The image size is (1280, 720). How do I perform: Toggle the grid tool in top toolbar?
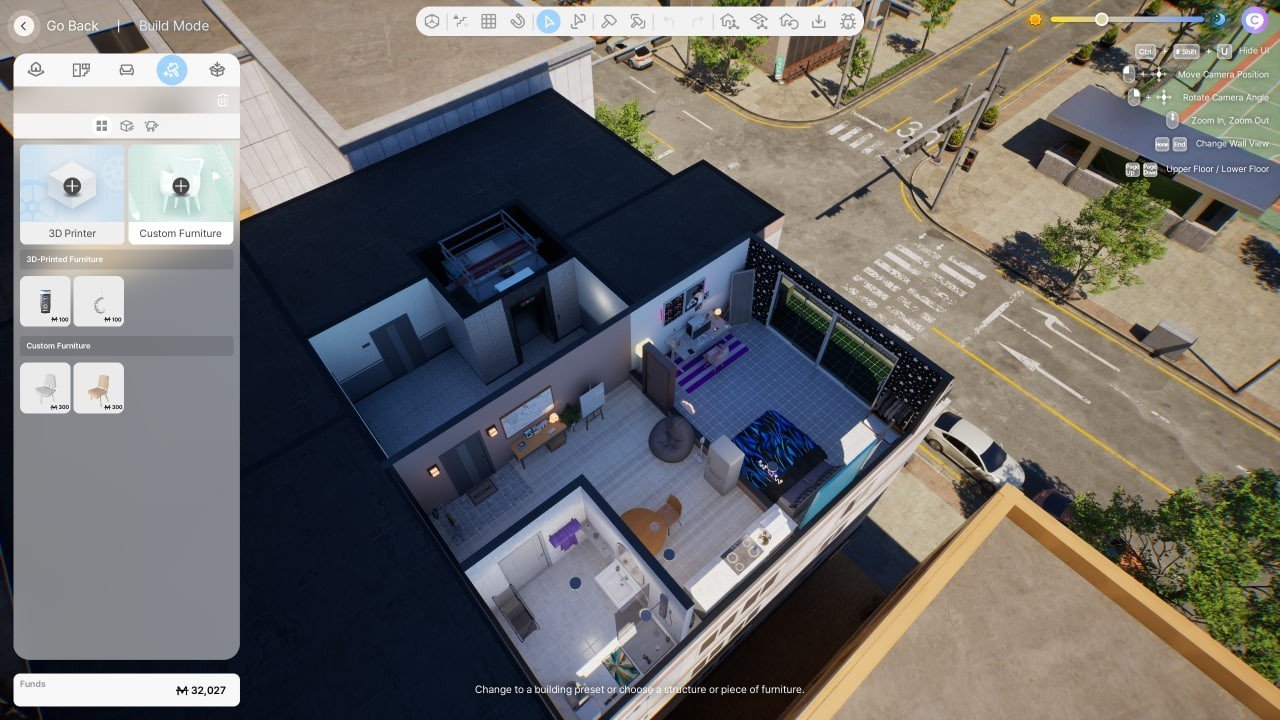(x=489, y=21)
